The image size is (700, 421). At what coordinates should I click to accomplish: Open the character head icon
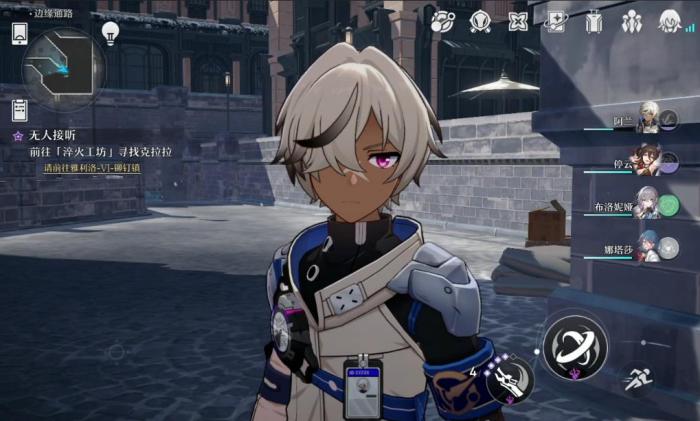(669, 21)
